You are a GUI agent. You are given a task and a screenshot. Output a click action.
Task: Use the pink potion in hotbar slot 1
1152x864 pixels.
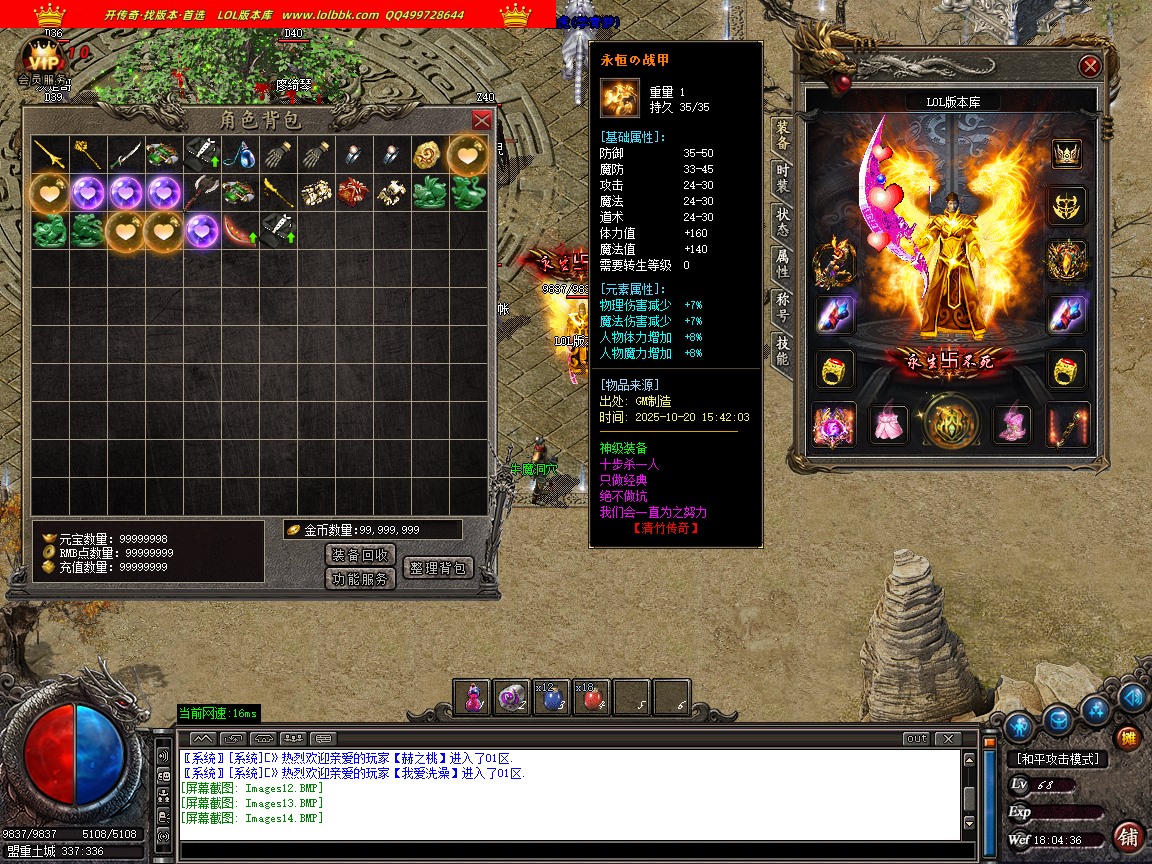click(x=473, y=698)
